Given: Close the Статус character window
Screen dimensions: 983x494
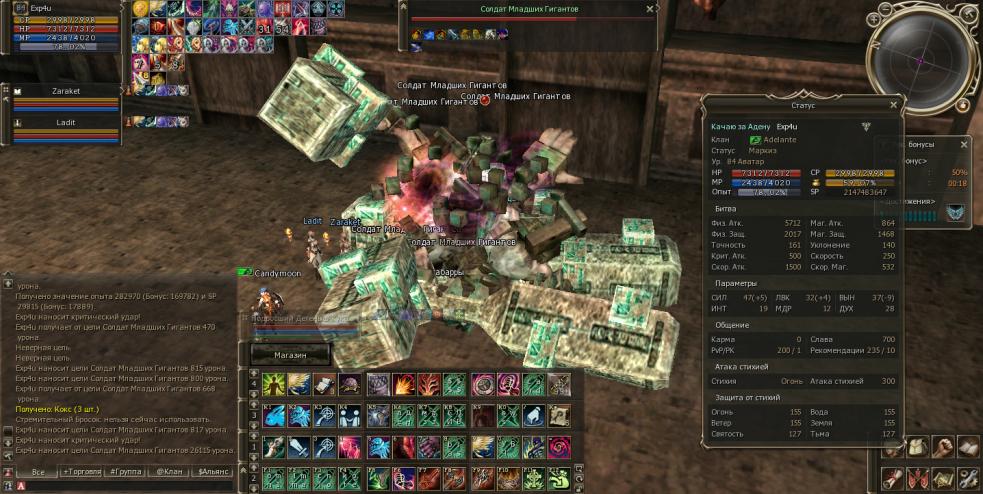Looking at the screenshot, I should click(x=893, y=103).
